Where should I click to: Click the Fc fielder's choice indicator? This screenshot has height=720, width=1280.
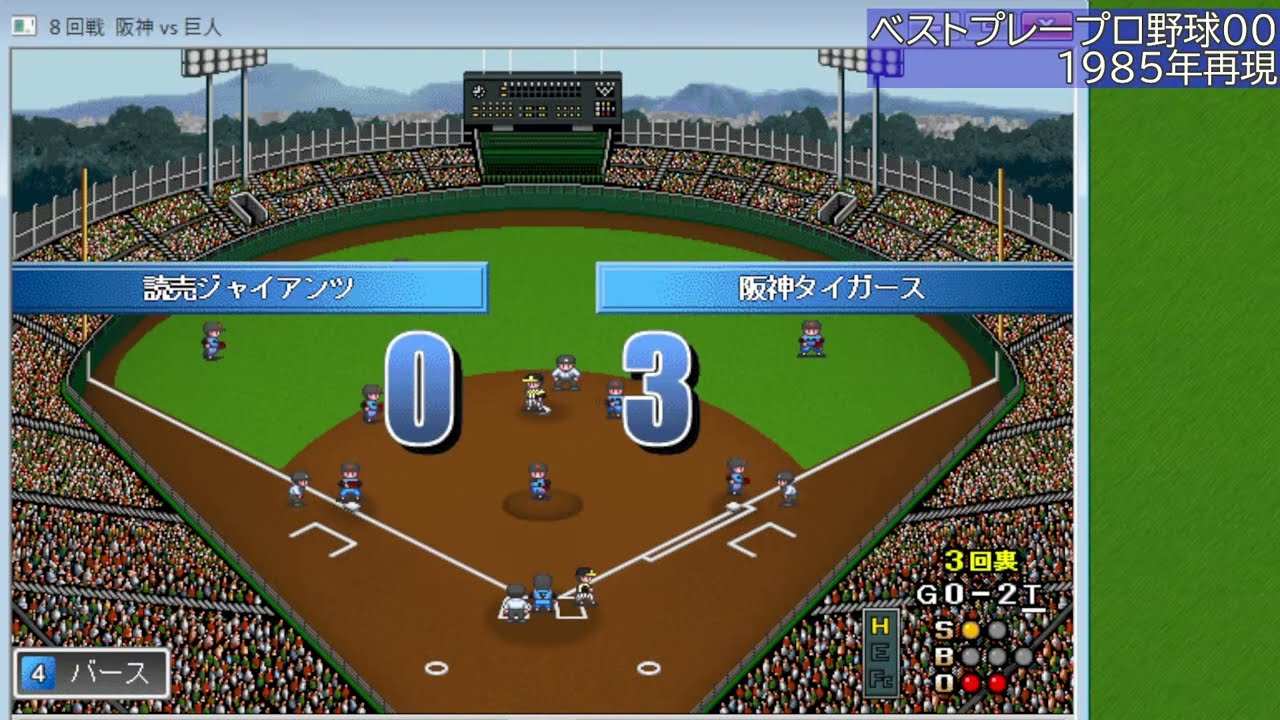pos(881,679)
